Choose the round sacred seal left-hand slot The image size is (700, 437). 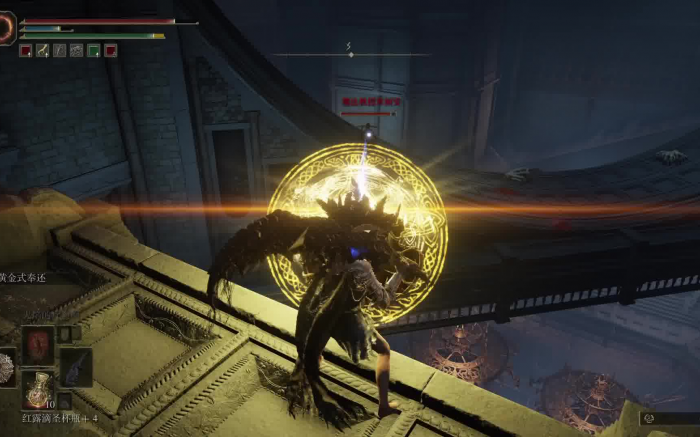pos(6,368)
